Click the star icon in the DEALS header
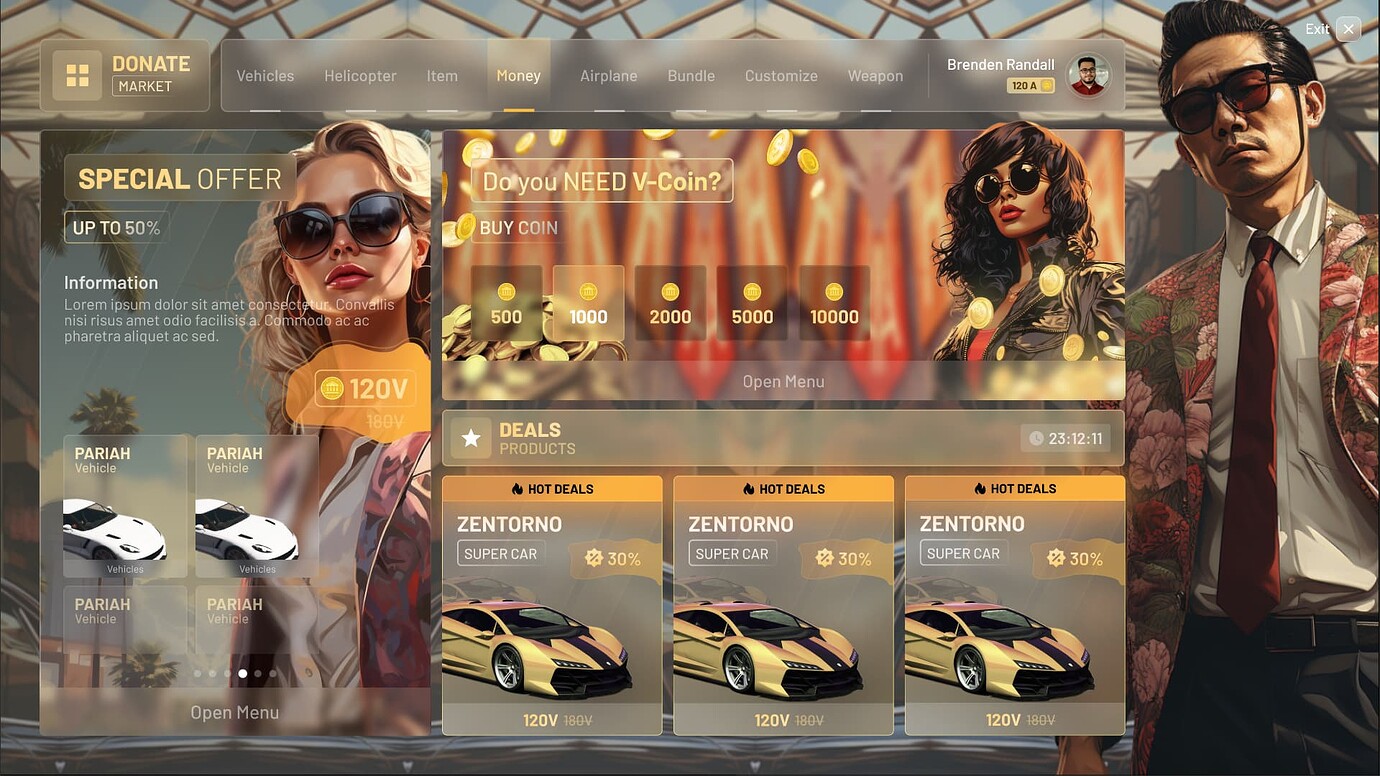 tap(470, 437)
